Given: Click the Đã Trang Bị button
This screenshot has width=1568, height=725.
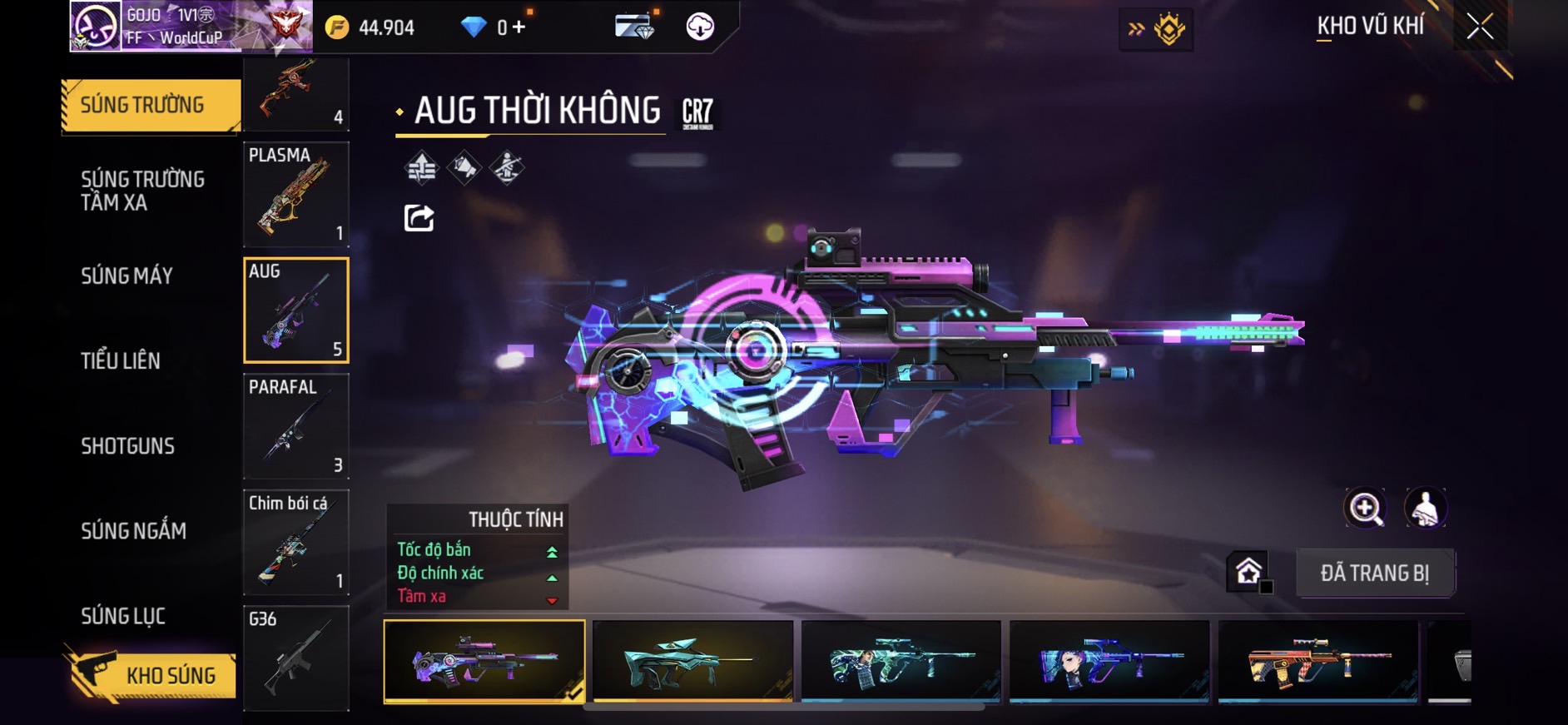Looking at the screenshot, I should [x=1374, y=573].
